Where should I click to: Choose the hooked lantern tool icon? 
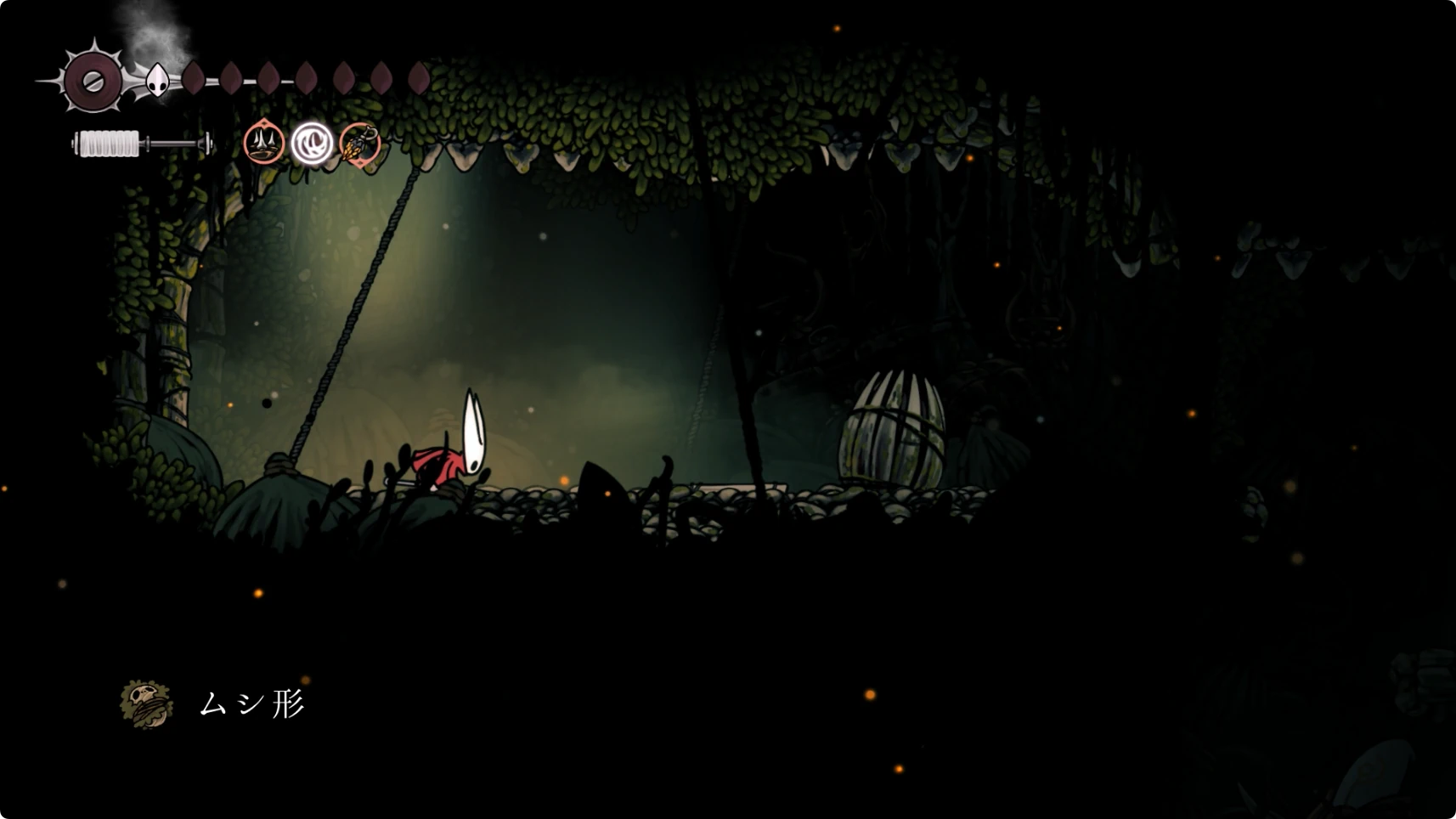pos(359,144)
